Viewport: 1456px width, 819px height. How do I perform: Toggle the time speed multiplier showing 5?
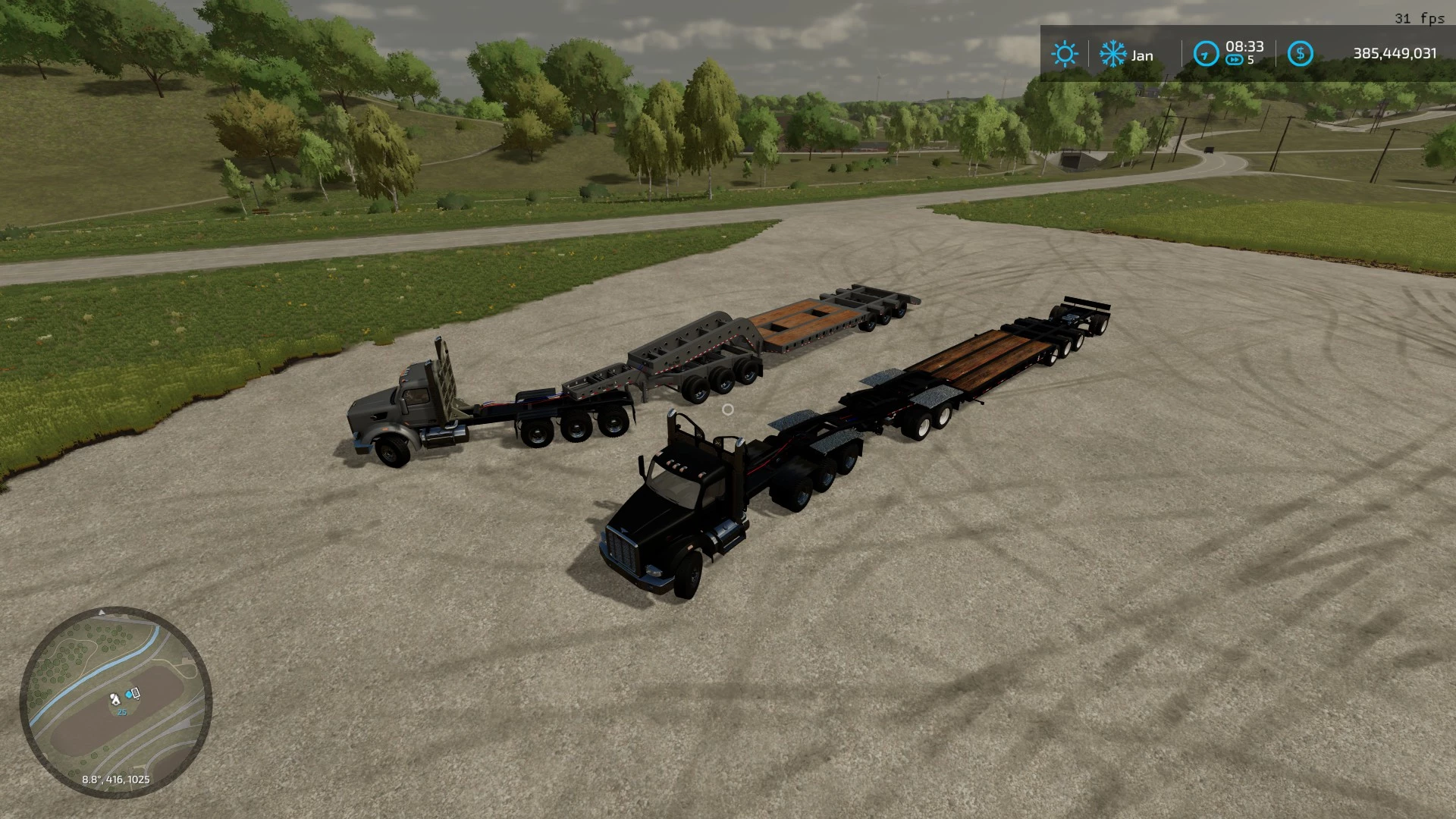pyautogui.click(x=1251, y=60)
